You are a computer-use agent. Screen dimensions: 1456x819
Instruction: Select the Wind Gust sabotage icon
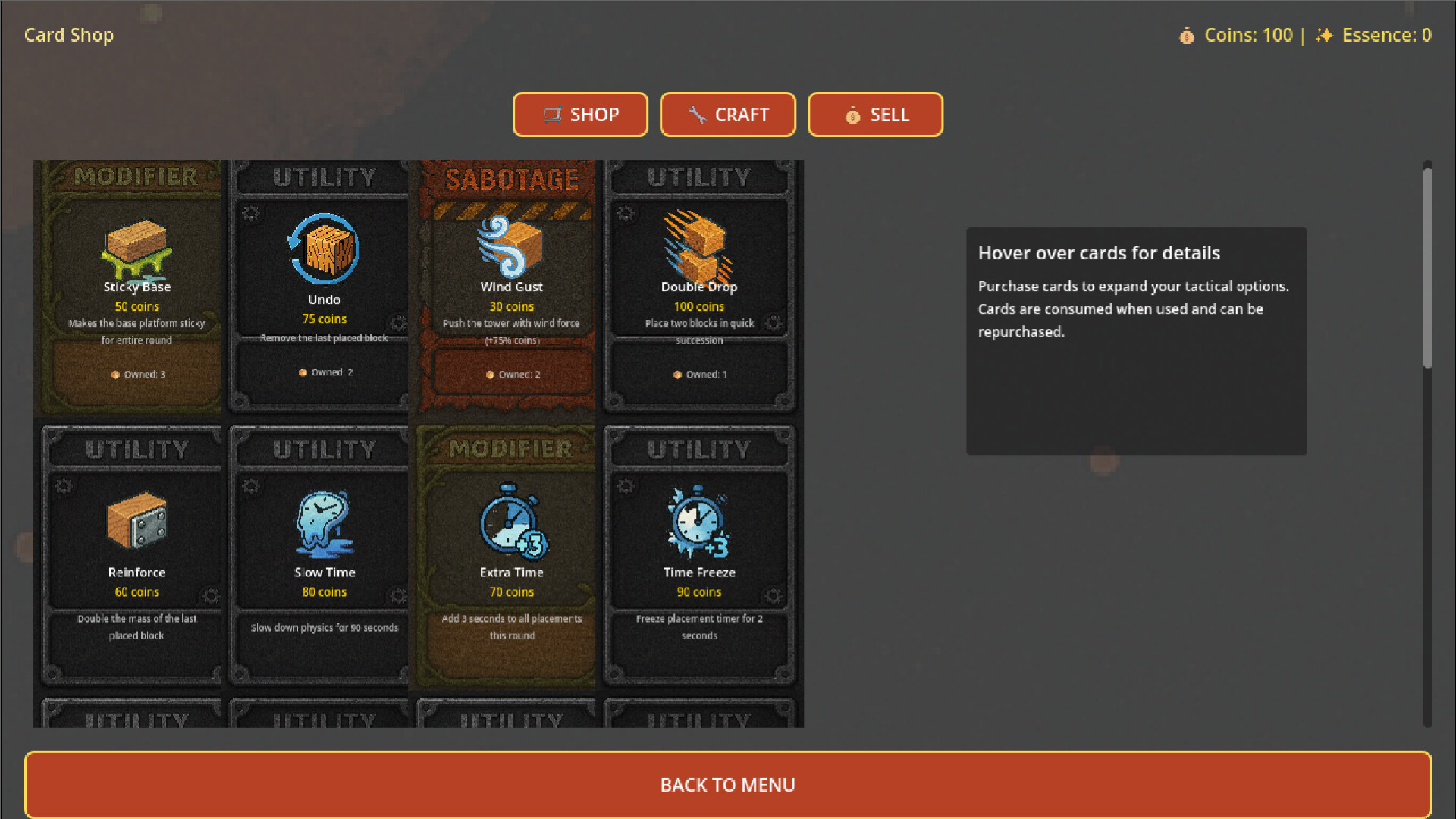510,246
